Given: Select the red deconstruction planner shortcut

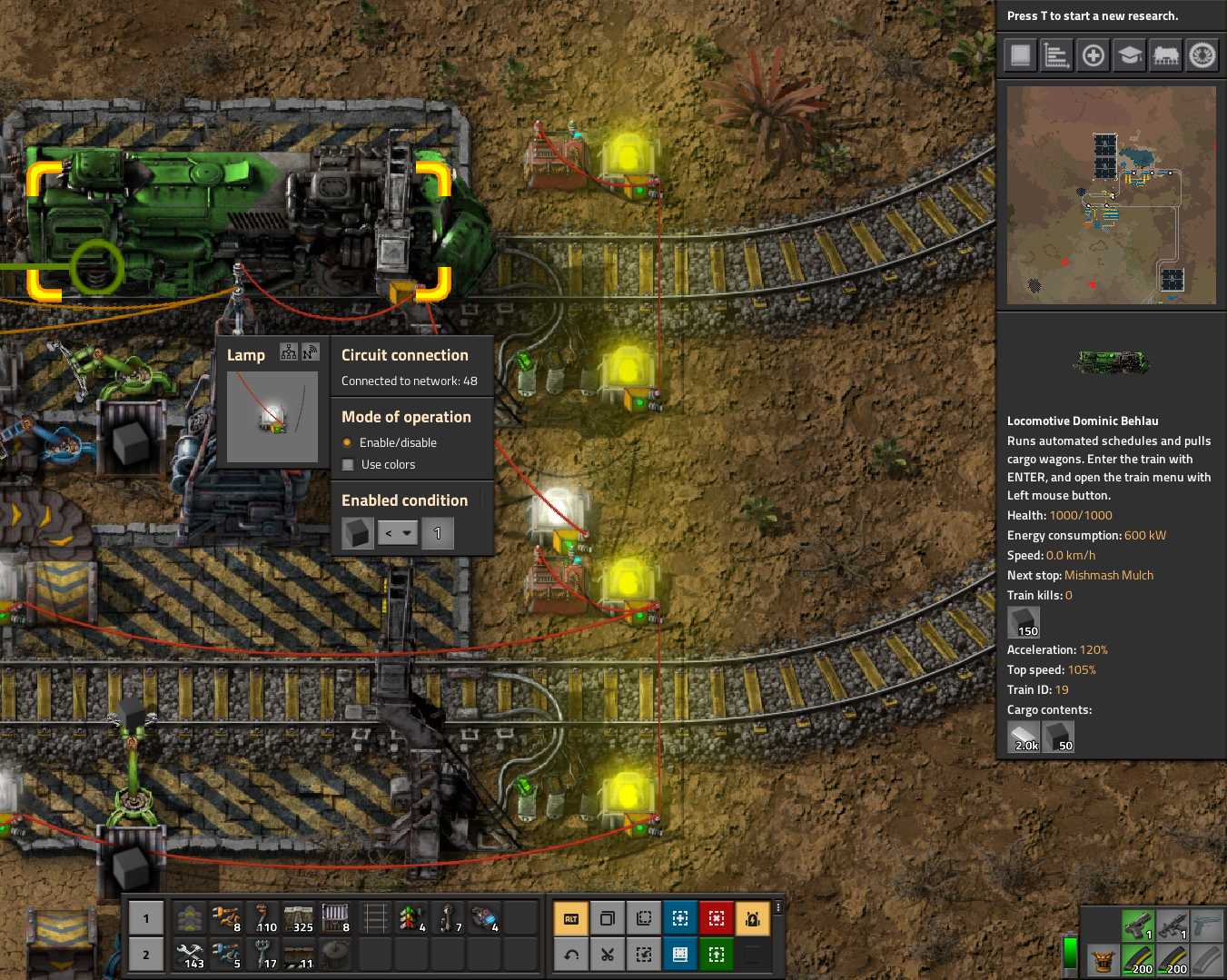Looking at the screenshot, I should coord(716,919).
